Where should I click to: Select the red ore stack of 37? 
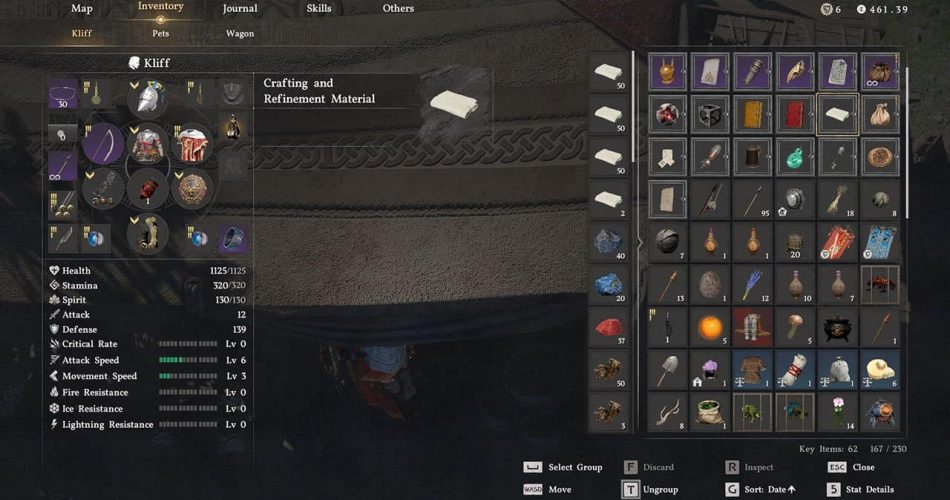pos(608,327)
